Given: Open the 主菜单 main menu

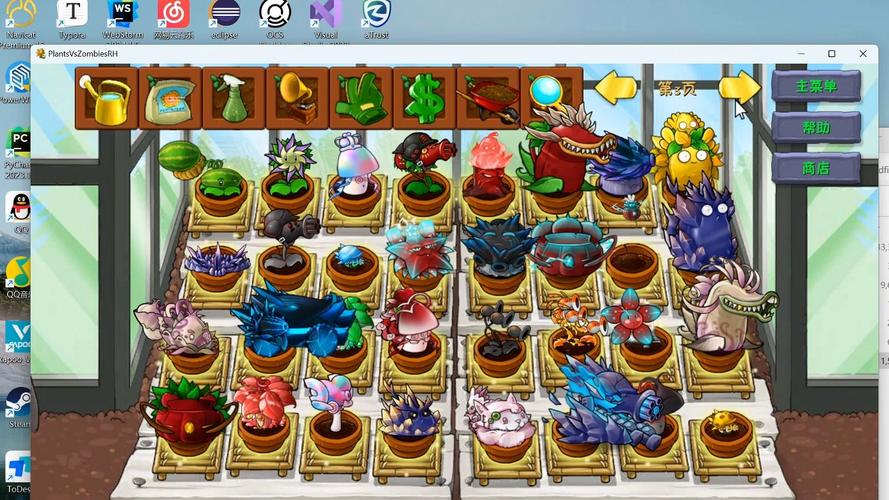Looking at the screenshot, I should click(x=815, y=86).
